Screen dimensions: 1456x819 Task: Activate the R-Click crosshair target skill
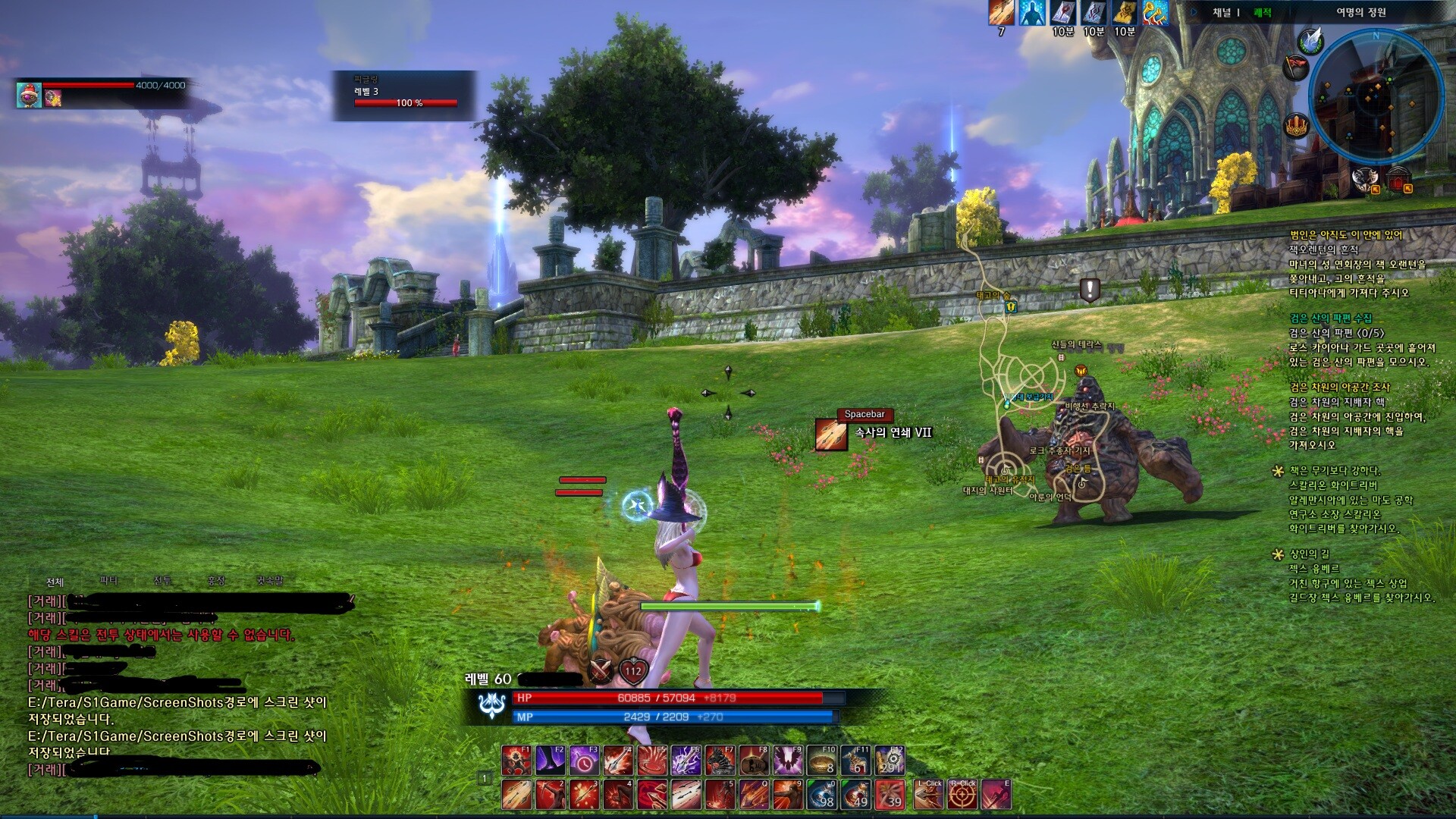coord(963,795)
